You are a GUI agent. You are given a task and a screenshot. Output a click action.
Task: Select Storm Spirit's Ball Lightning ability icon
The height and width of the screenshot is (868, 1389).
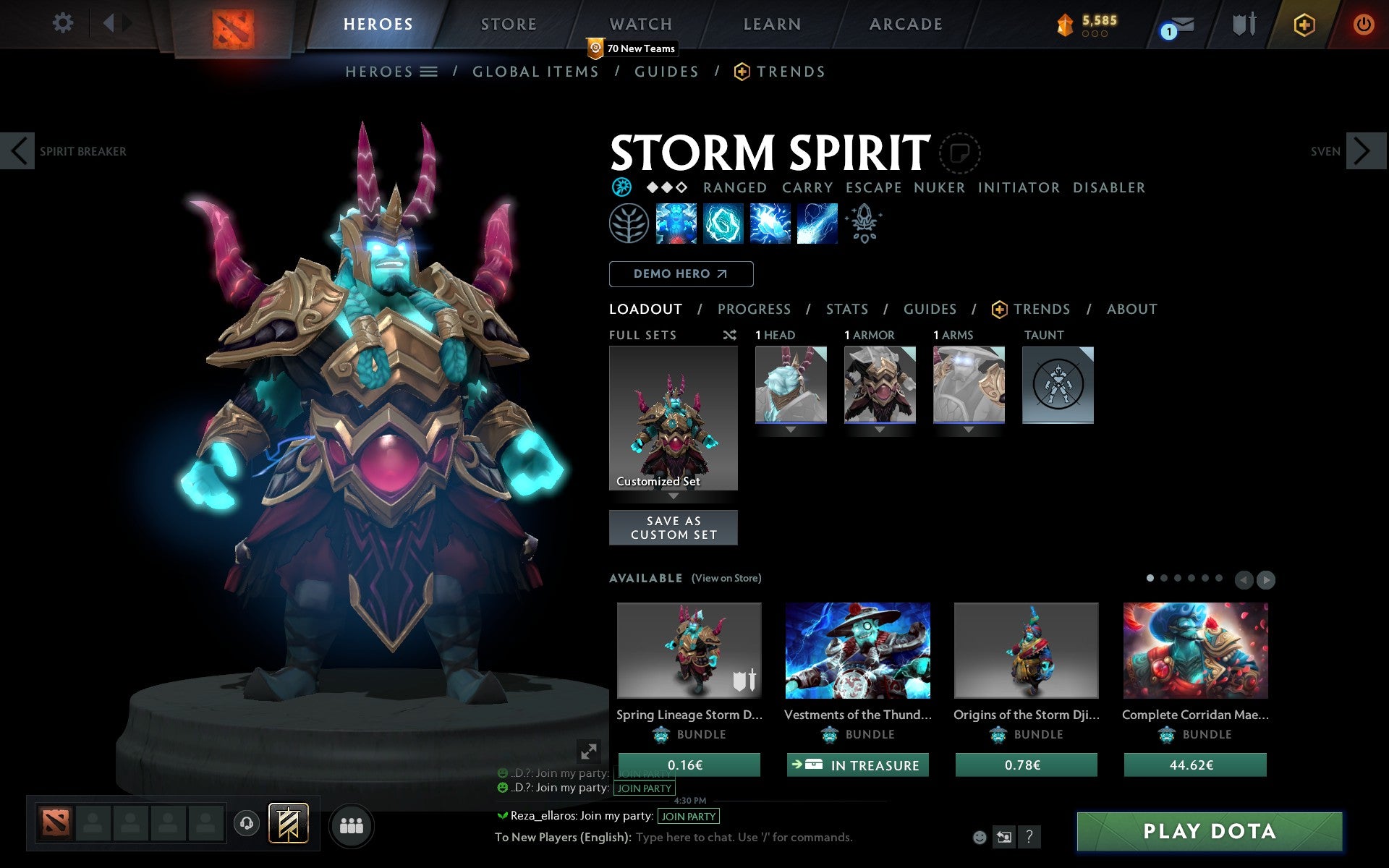tap(817, 224)
